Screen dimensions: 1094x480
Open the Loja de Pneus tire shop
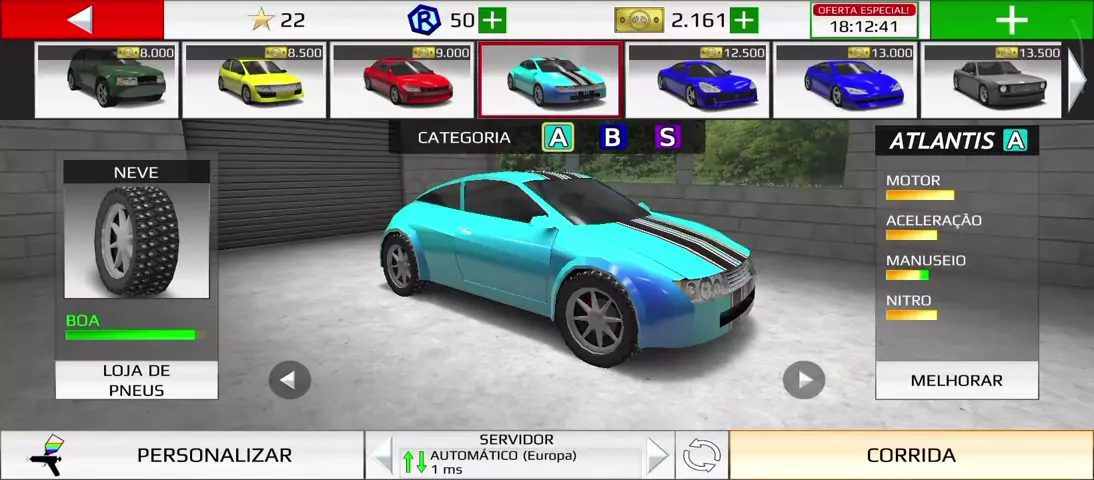(x=136, y=380)
